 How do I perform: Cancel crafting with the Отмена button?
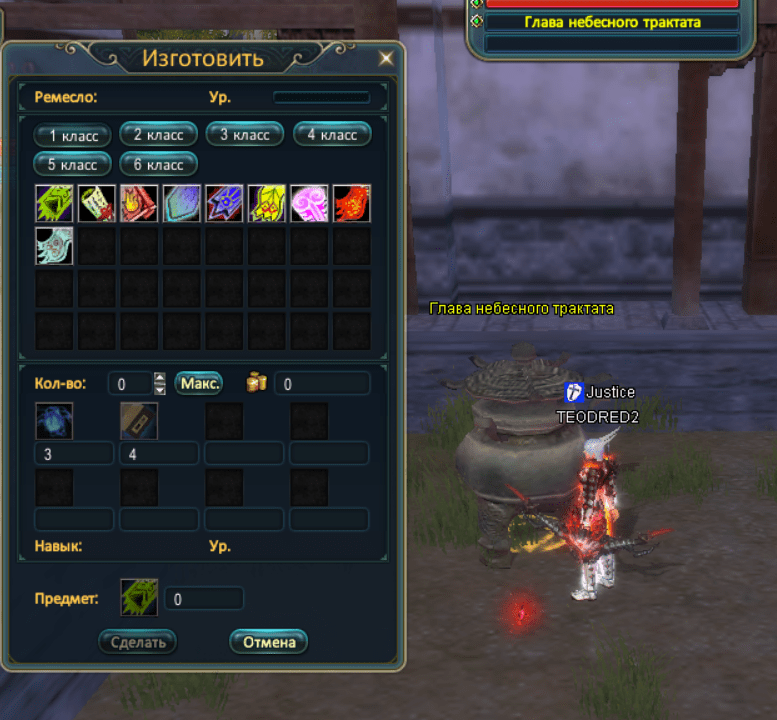point(269,641)
